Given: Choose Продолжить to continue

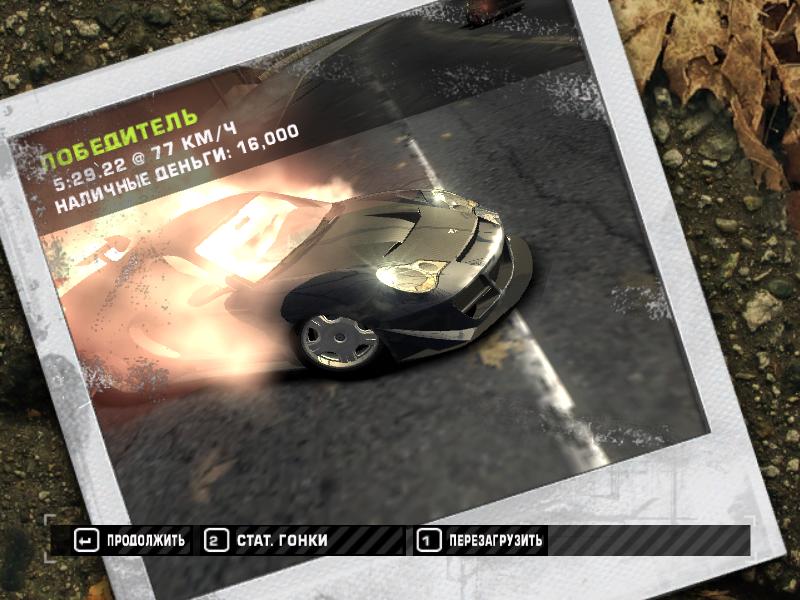Looking at the screenshot, I should click(131, 541).
